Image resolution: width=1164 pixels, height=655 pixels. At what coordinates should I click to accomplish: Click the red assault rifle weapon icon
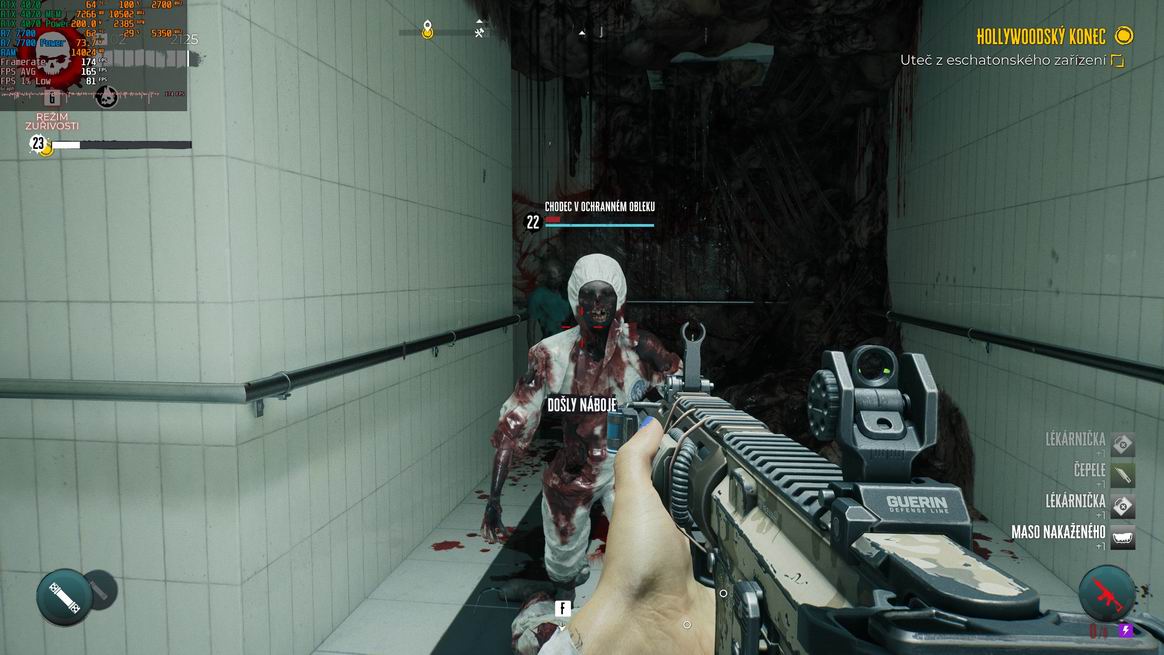[x=1107, y=594]
